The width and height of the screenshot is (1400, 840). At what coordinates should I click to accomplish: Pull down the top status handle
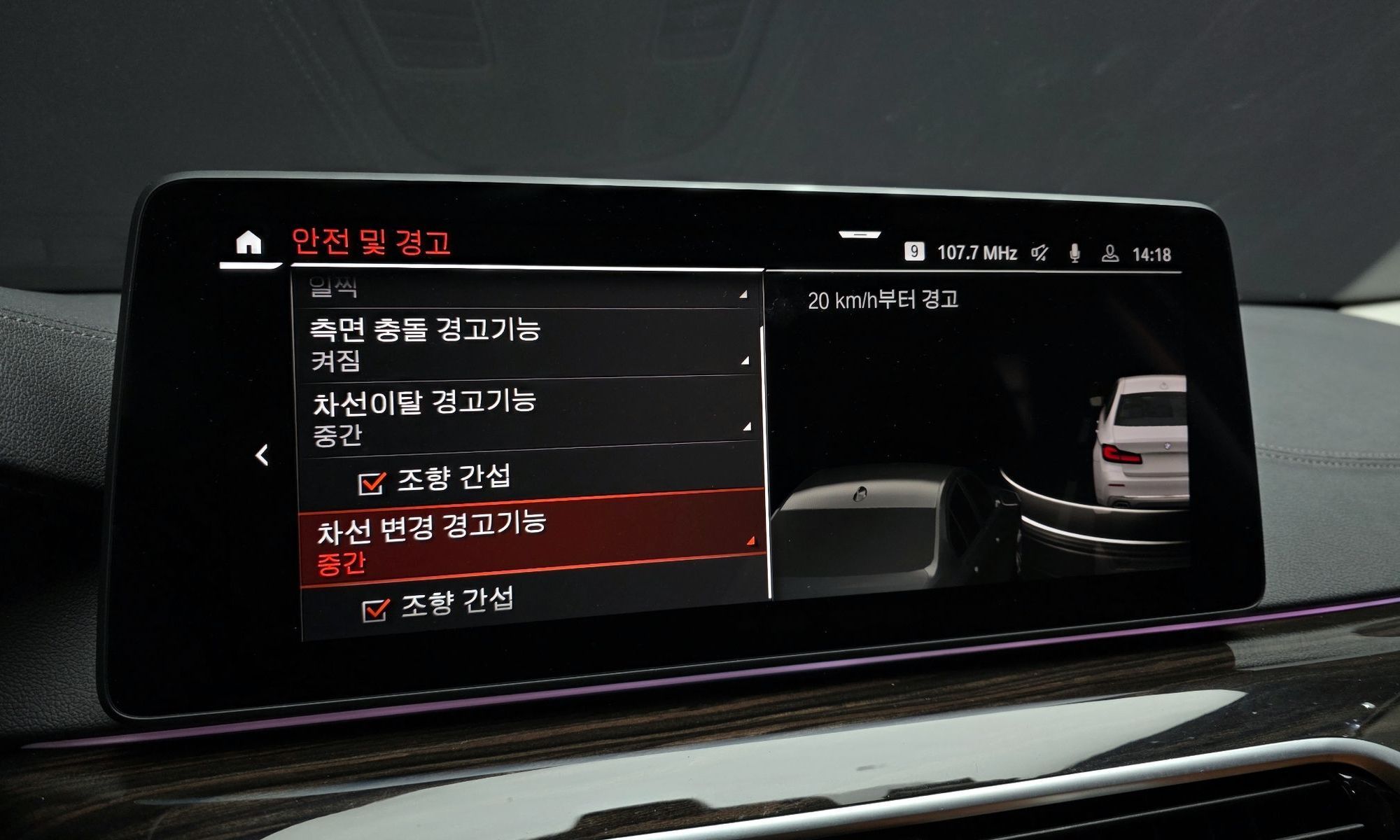pos(860,234)
